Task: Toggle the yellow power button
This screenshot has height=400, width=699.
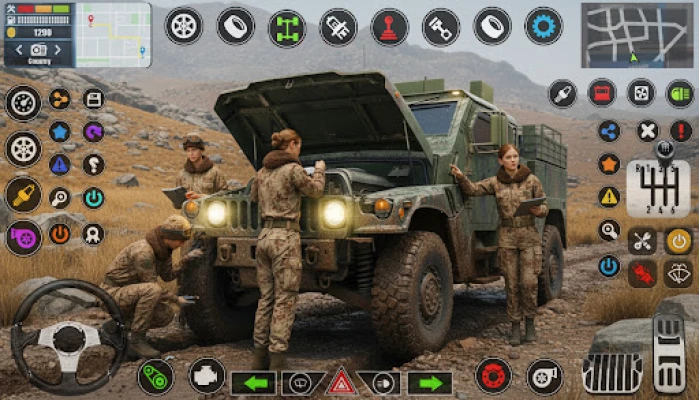Action: 679,240
